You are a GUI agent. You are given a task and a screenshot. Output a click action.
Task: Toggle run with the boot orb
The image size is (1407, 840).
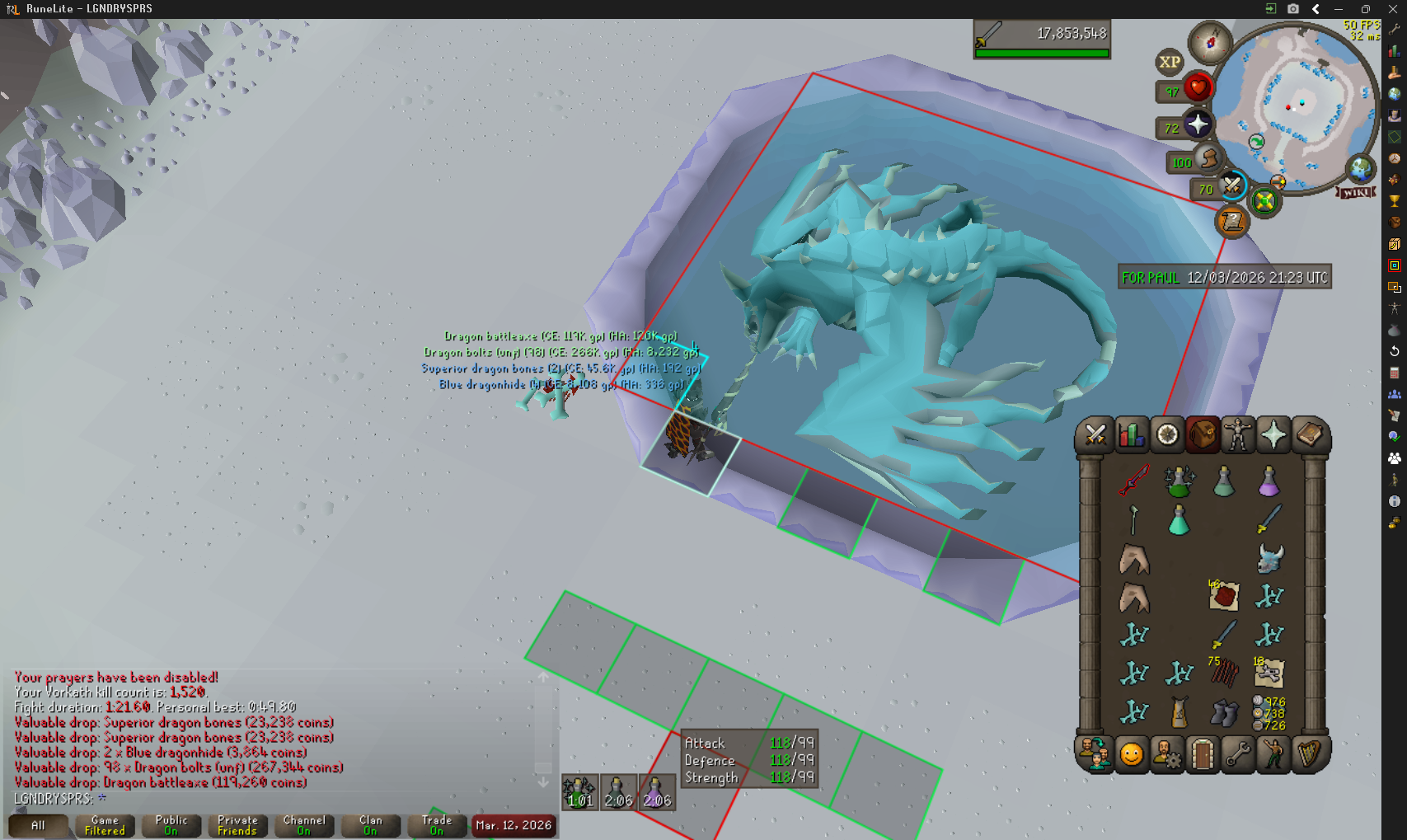click(x=1208, y=158)
